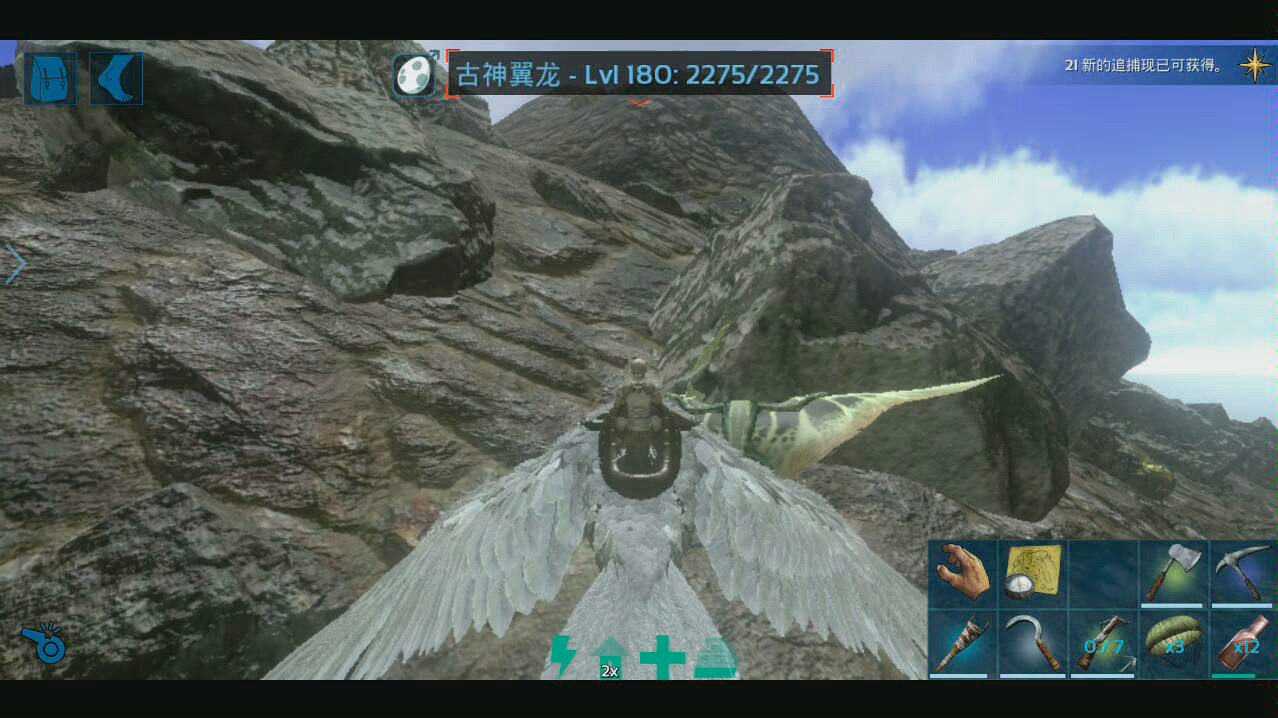Equip the sickle from the hotbar
This screenshot has width=1278, height=718.
(x=1033, y=643)
